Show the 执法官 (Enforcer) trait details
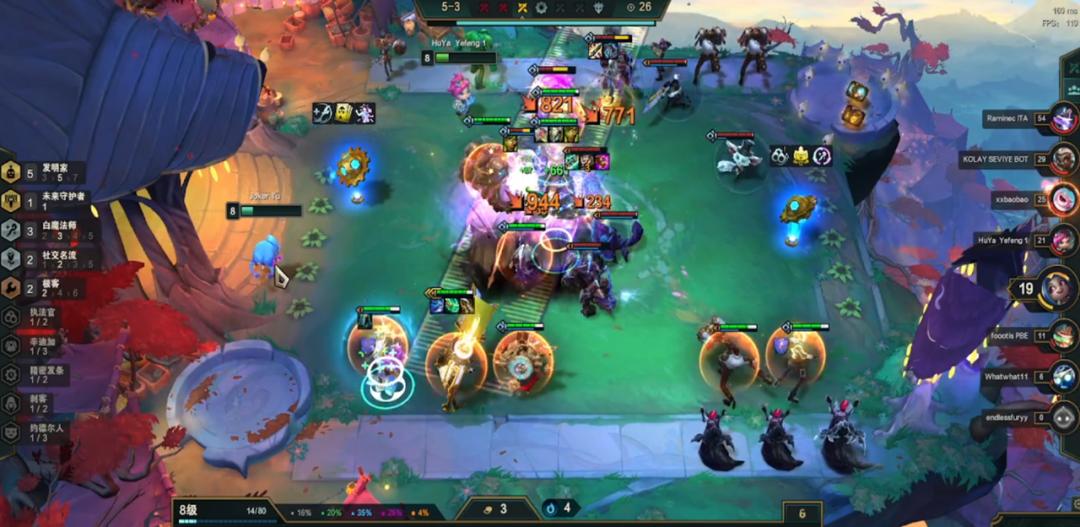This screenshot has width=1080, height=527. coord(36,316)
